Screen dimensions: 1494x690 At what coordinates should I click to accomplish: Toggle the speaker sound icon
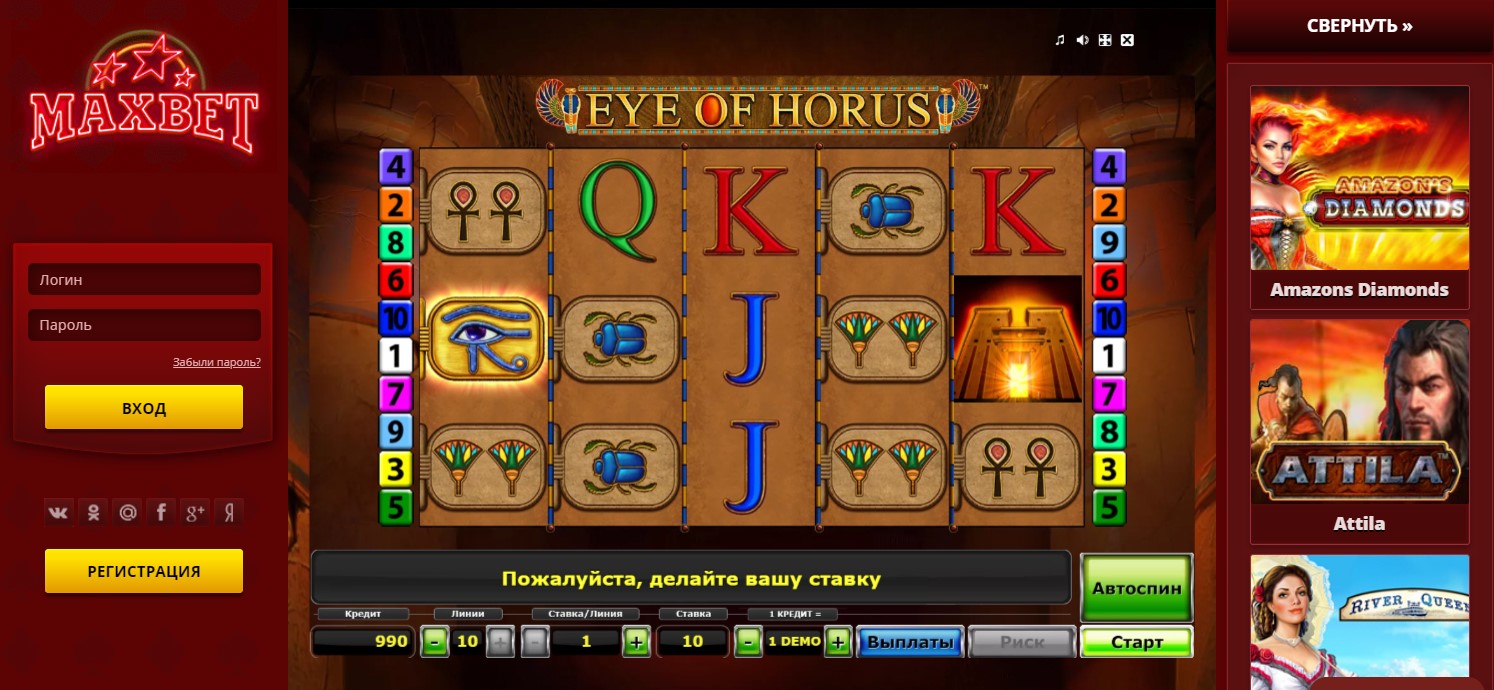click(x=1083, y=40)
